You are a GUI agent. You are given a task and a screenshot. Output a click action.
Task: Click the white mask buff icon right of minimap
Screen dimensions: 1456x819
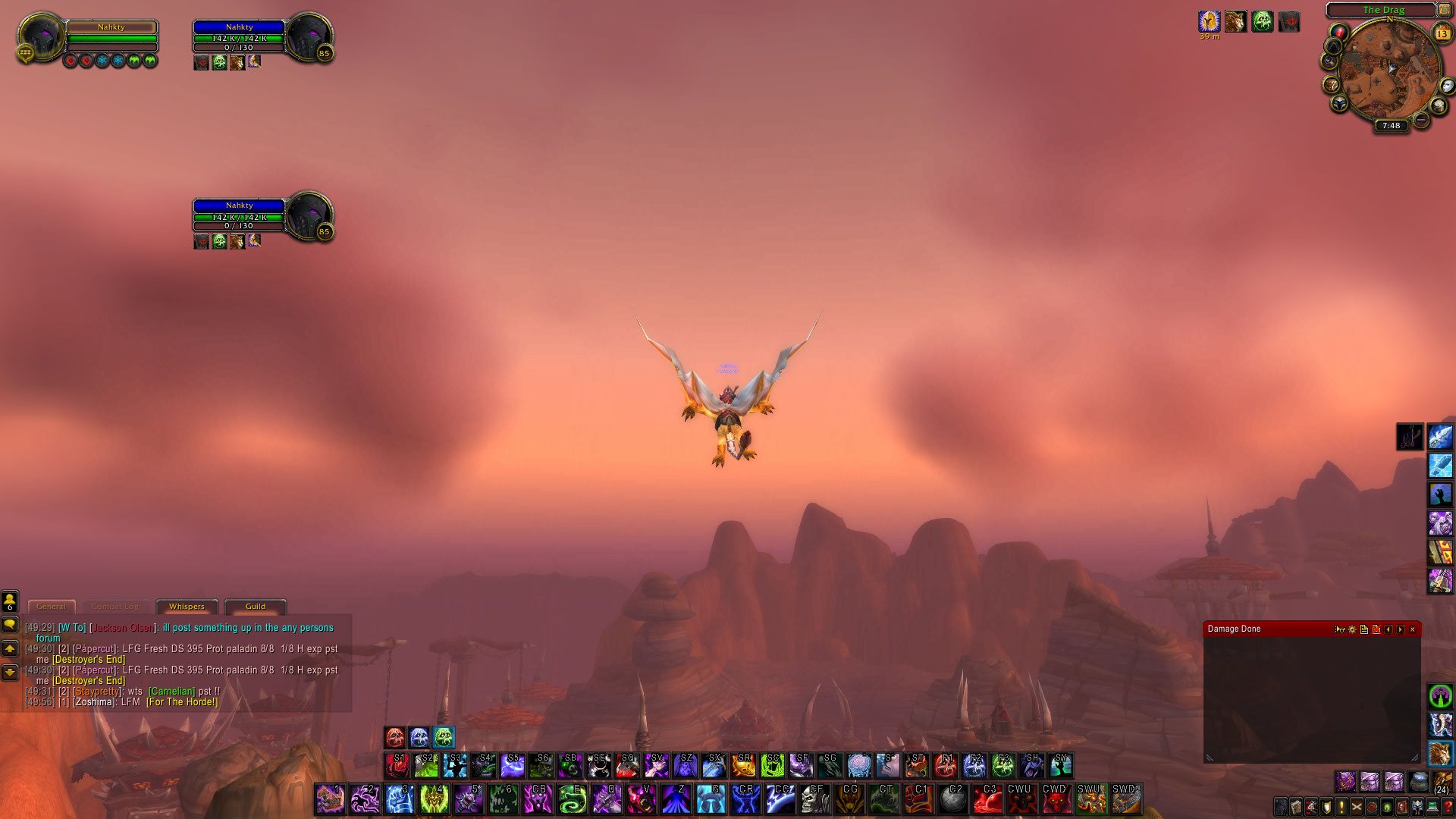point(1447,86)
